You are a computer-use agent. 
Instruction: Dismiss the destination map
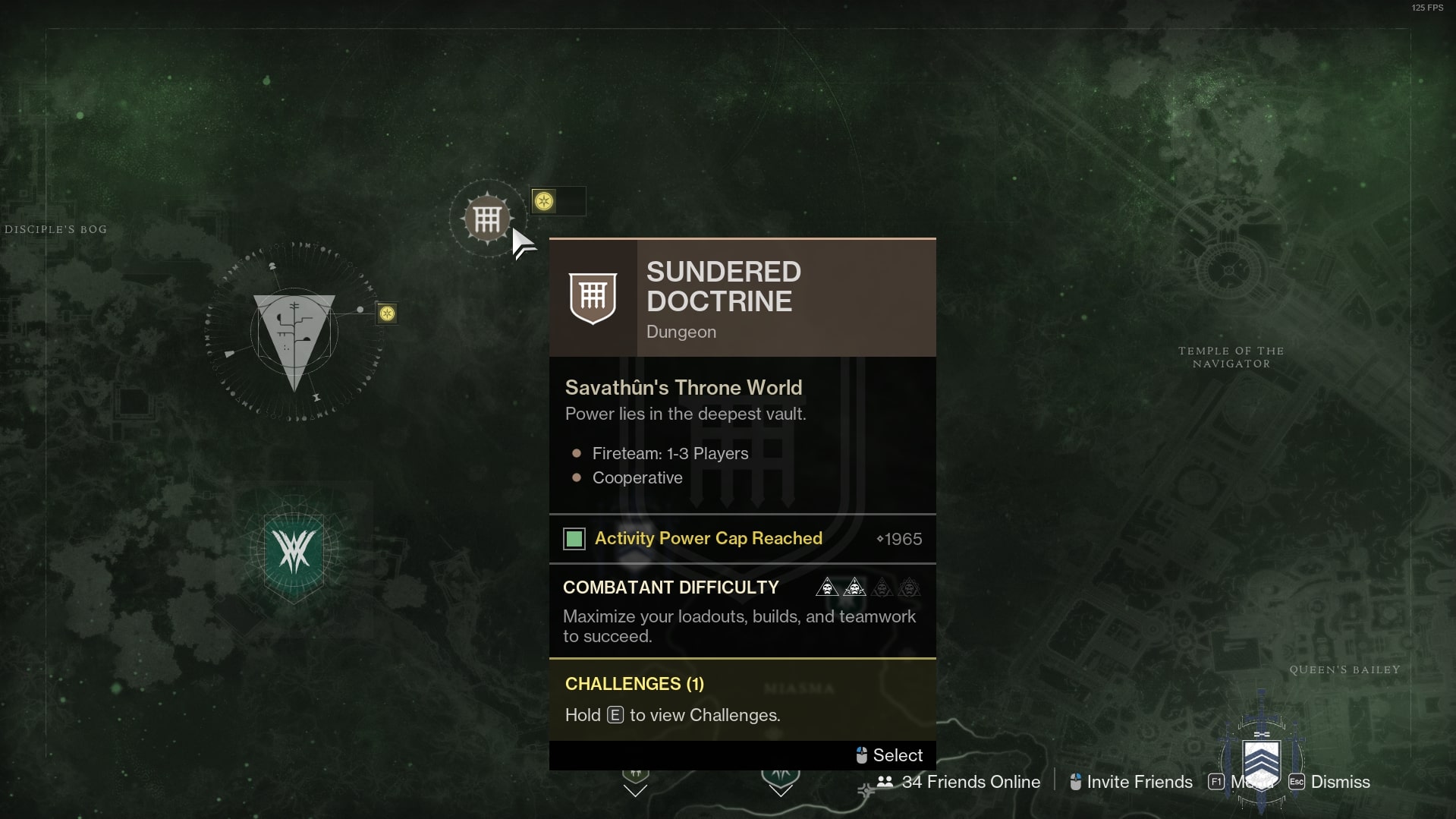coord(1330,782)
